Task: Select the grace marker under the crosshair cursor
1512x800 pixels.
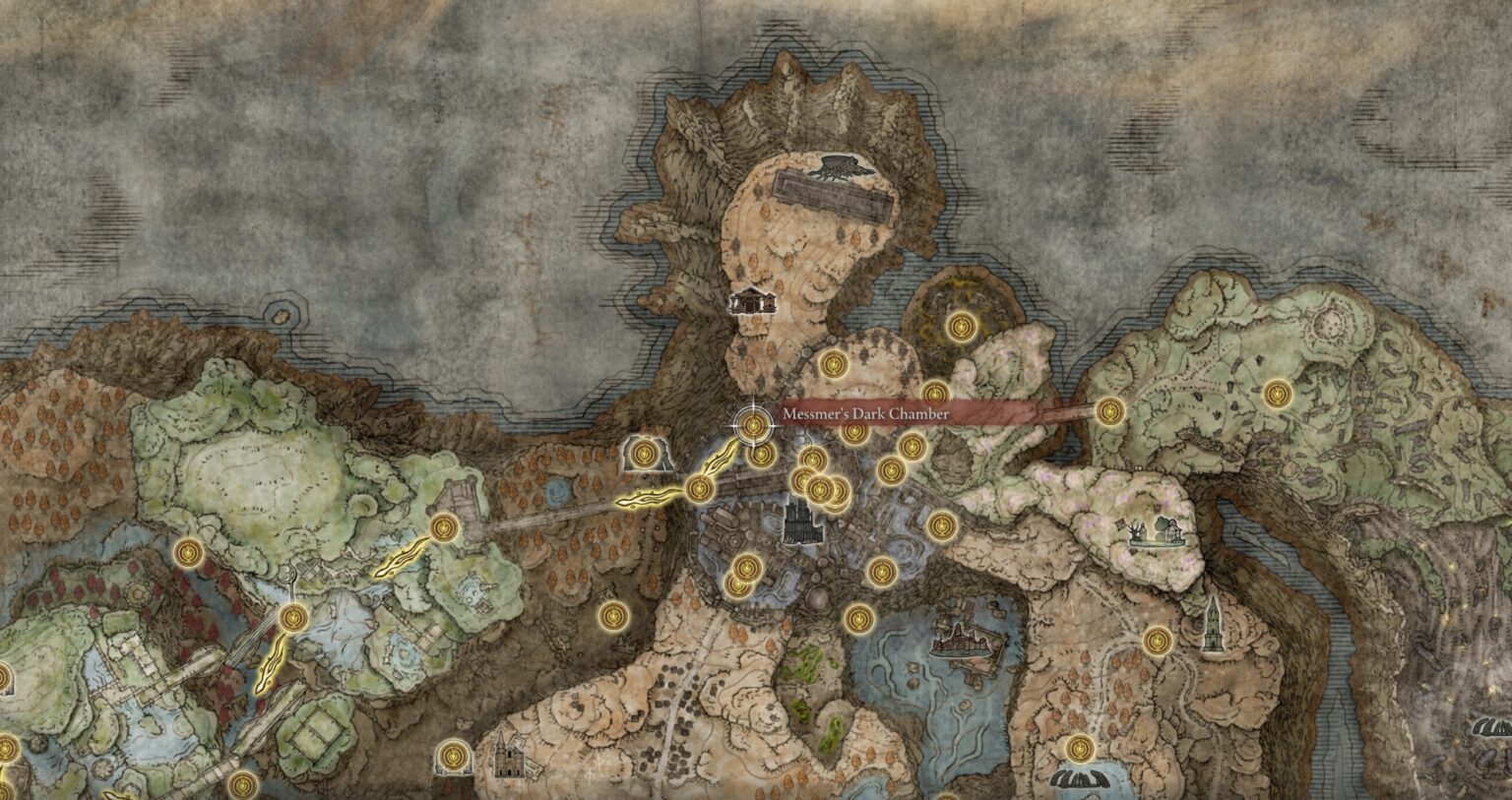Action: (x=753, y=425)
